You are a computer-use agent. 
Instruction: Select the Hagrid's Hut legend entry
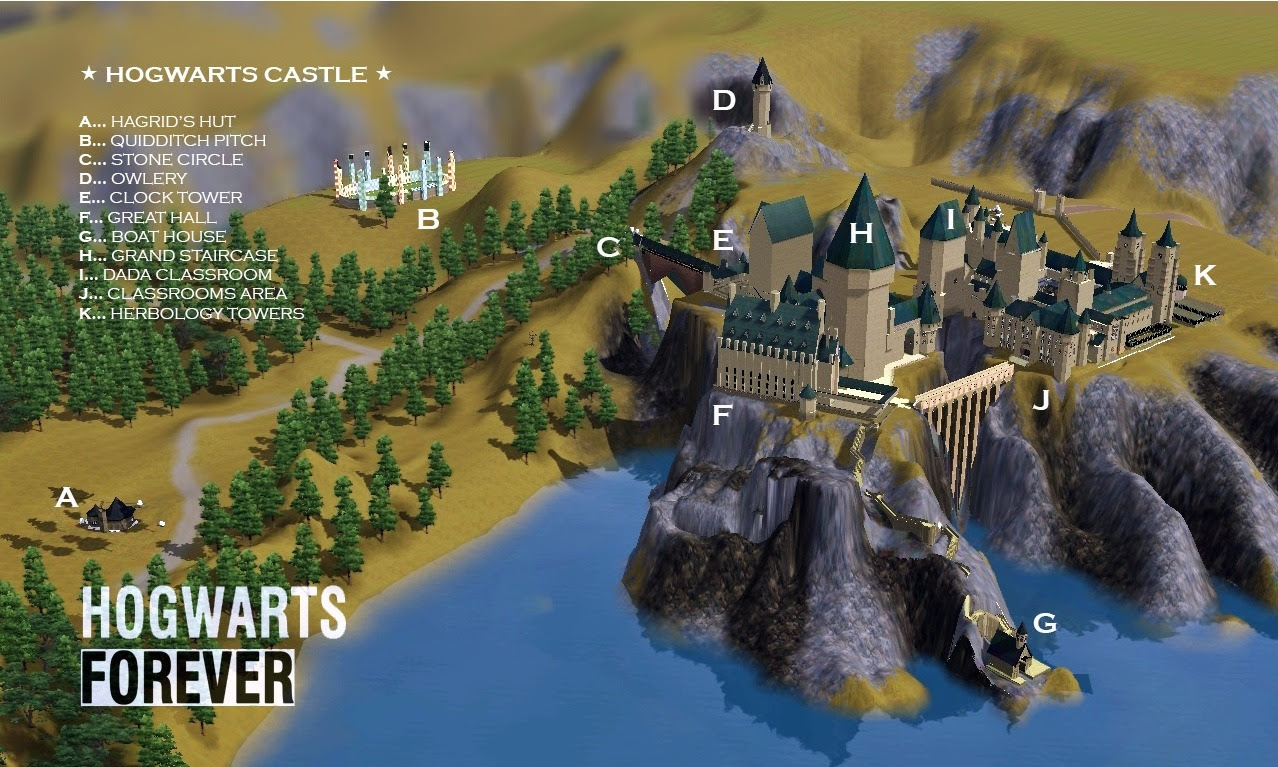tap(158, 121)
